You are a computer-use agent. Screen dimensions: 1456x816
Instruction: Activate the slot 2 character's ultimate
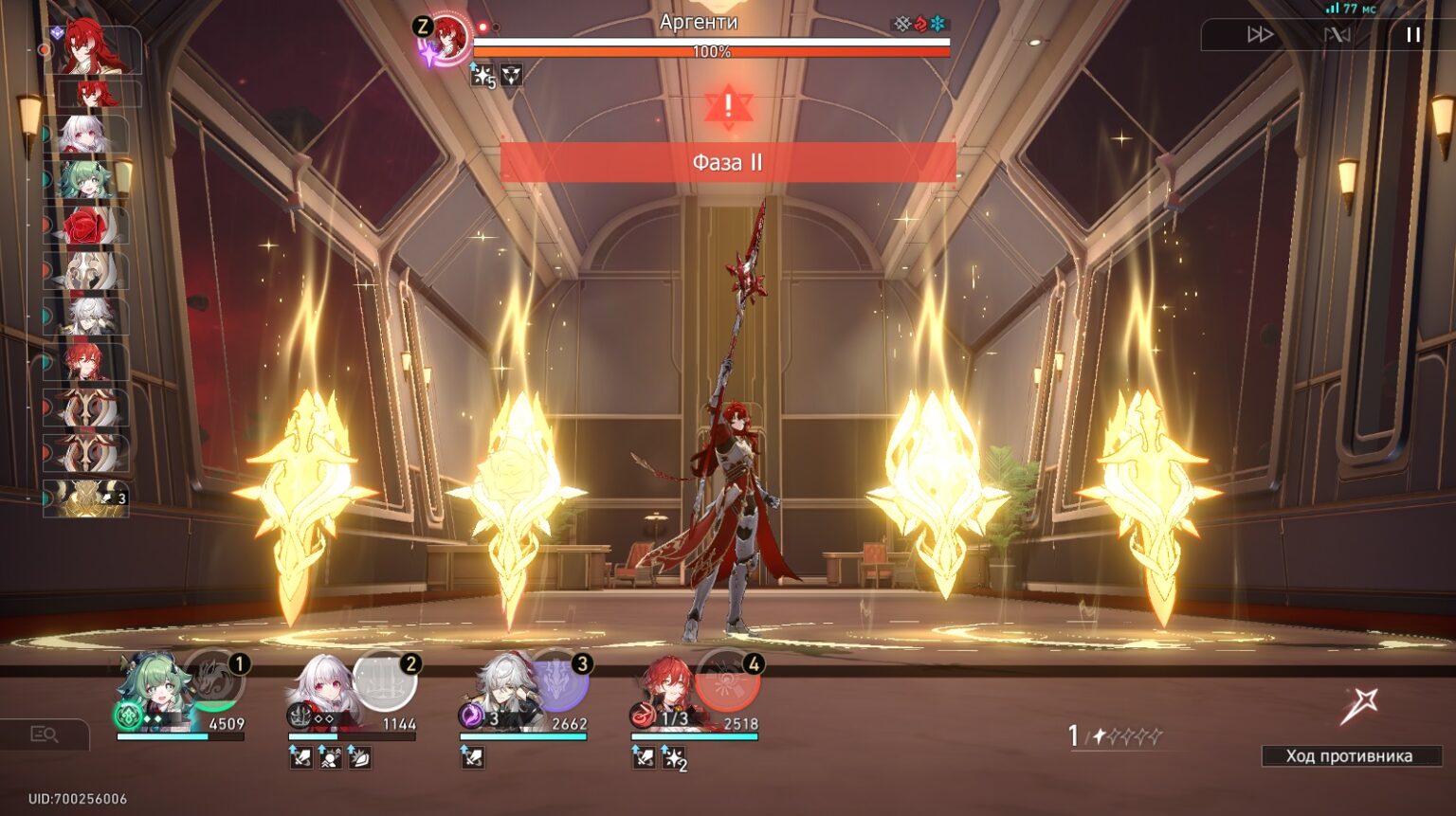click(x=385, y=680)
